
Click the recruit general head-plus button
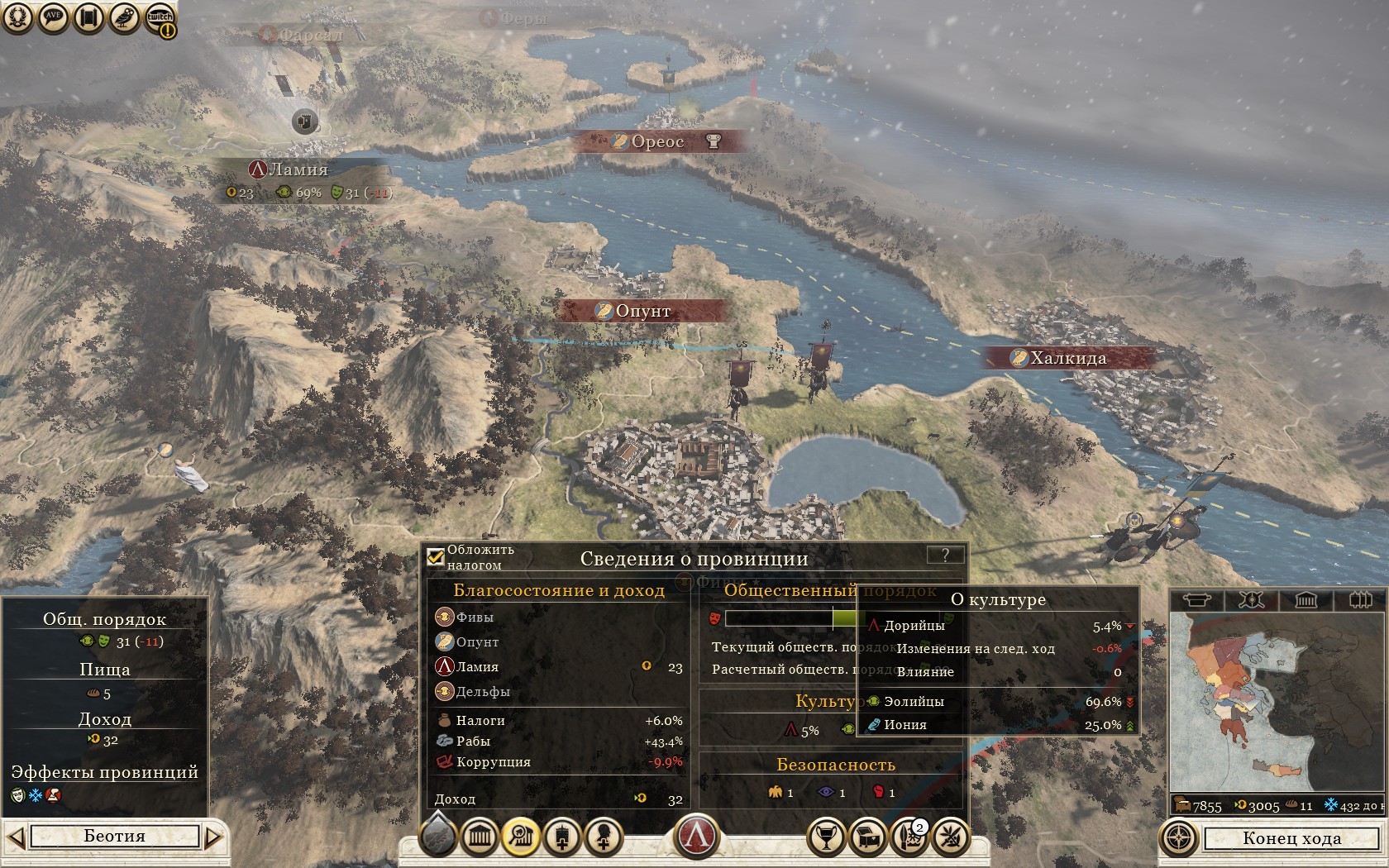click(x=604, y=837)
